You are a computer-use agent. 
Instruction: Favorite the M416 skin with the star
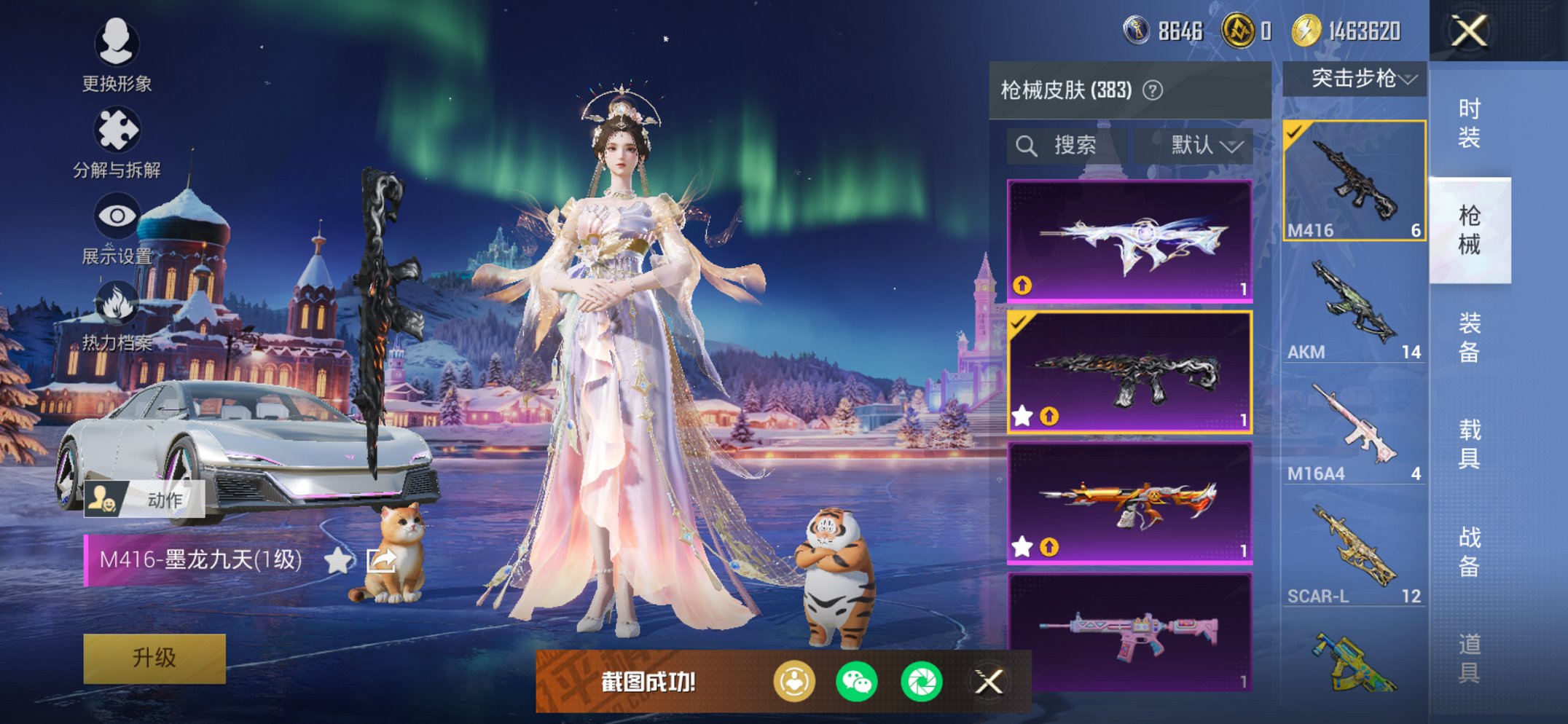337,560
